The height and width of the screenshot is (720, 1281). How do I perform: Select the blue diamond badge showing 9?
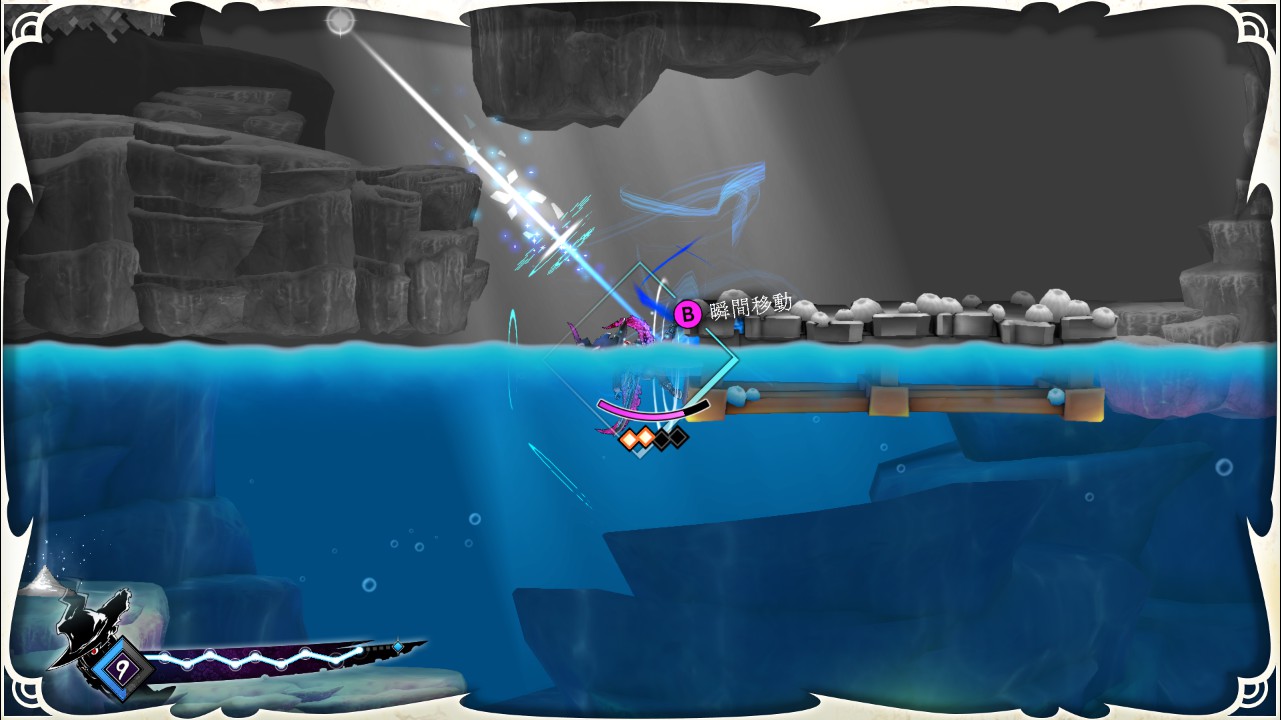[122, 663]
